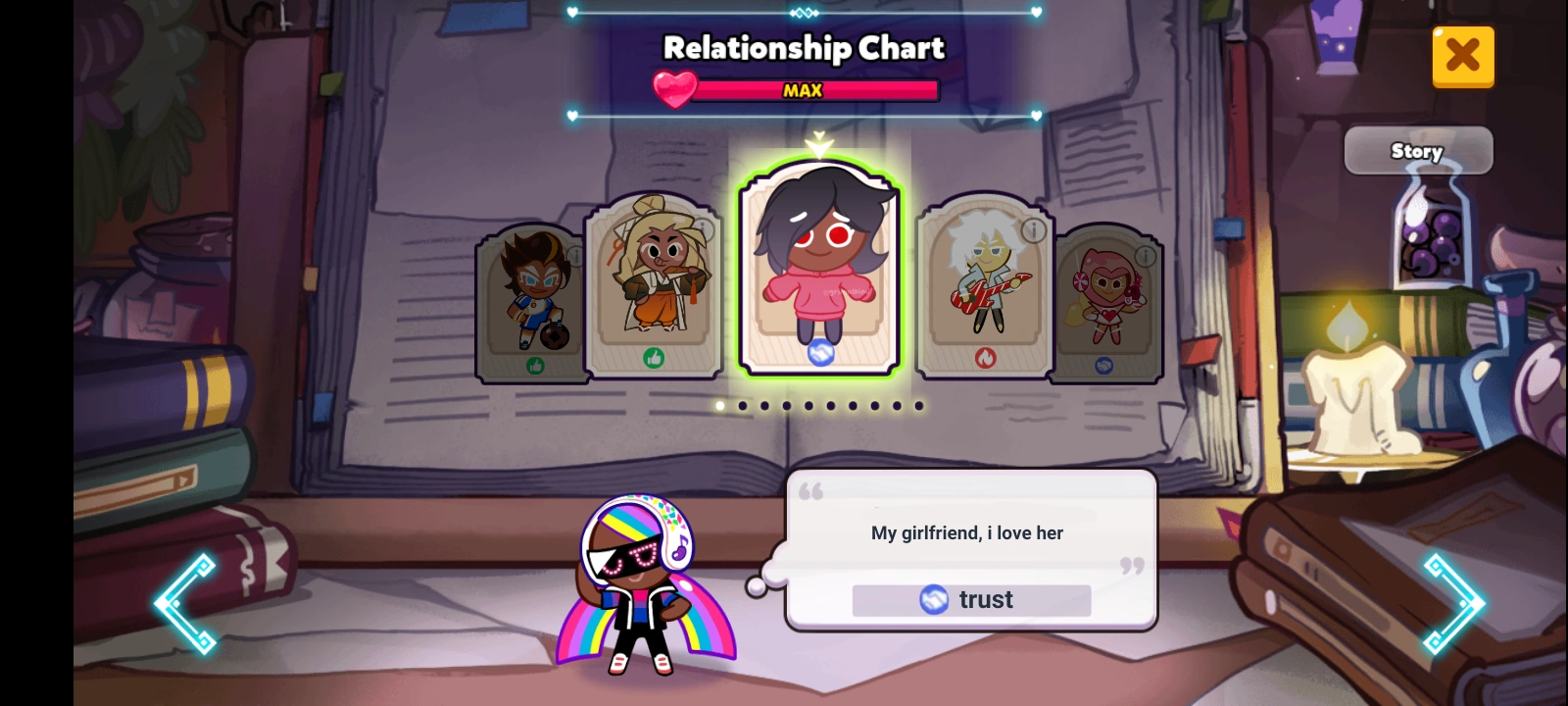Close the Relationship Chart with the orange X
The image size is (1568, 706).
coord(1463,56)
